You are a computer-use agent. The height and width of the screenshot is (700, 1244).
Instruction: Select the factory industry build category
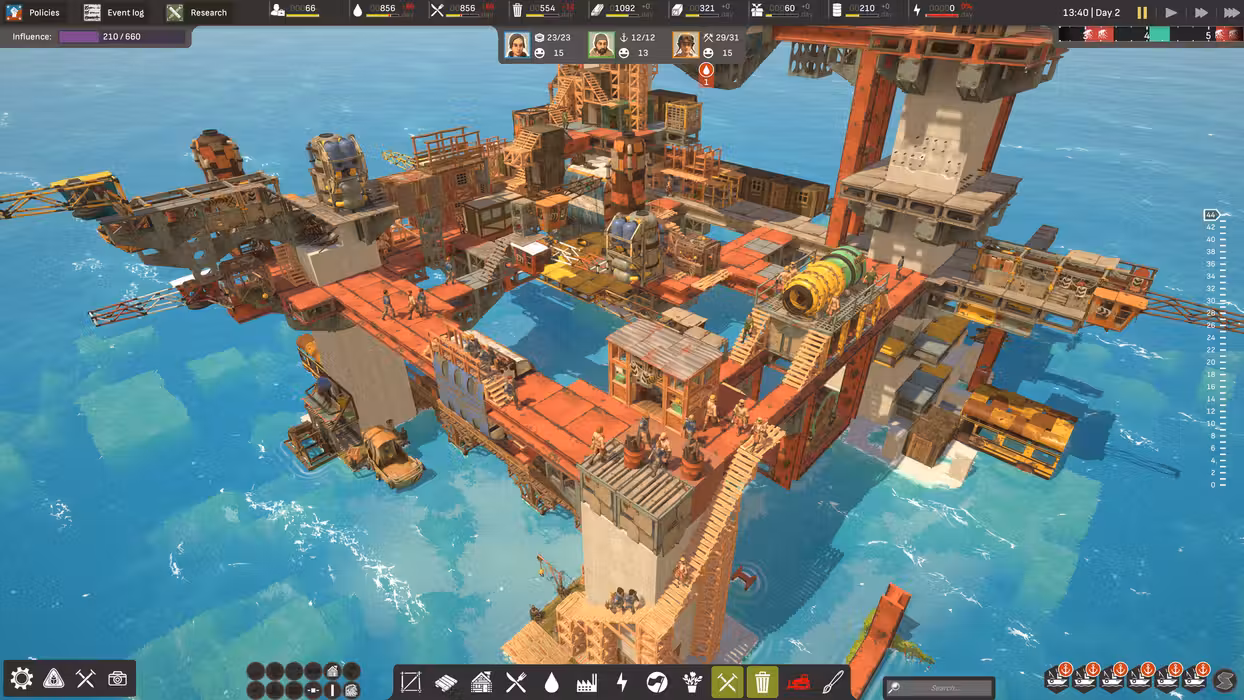click(587, 683)
